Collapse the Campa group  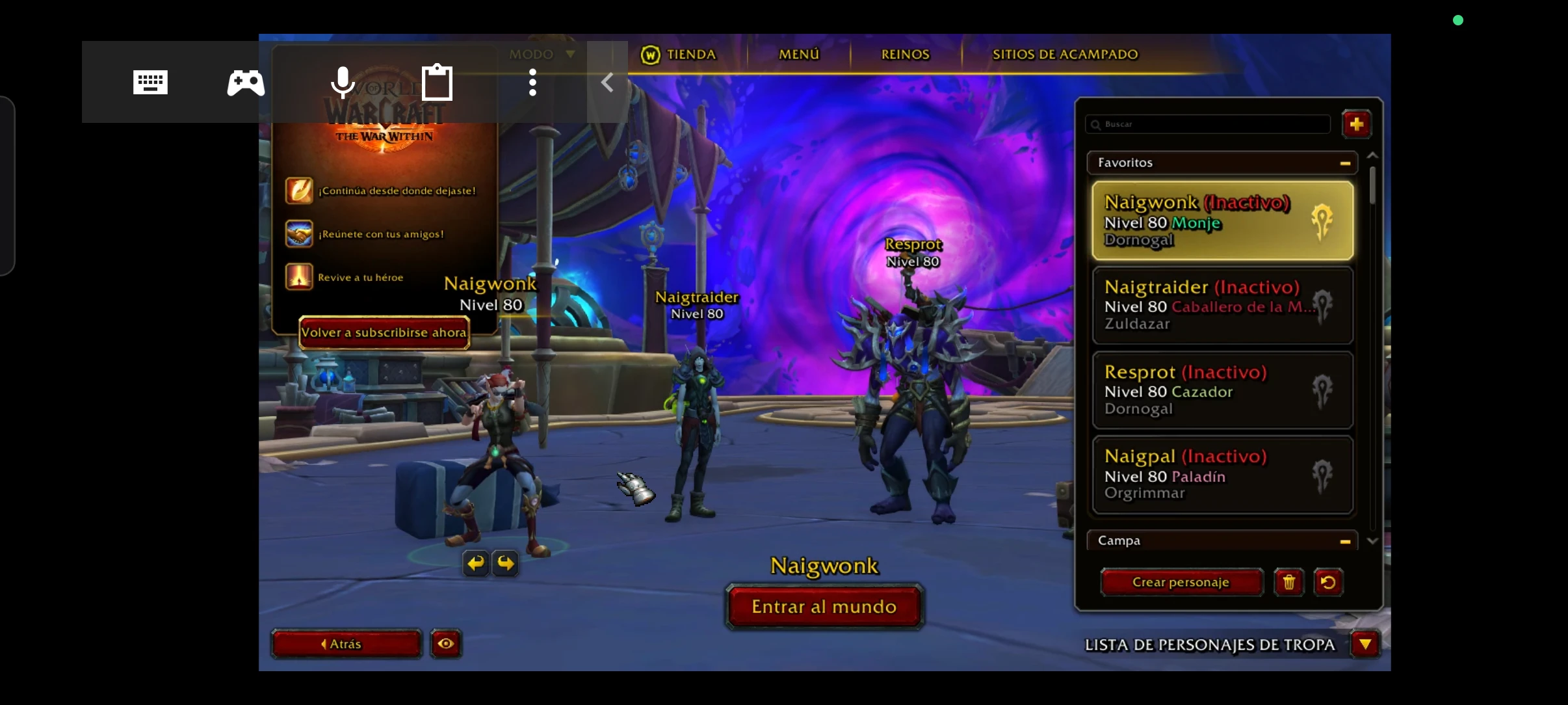coord(1345,541)
